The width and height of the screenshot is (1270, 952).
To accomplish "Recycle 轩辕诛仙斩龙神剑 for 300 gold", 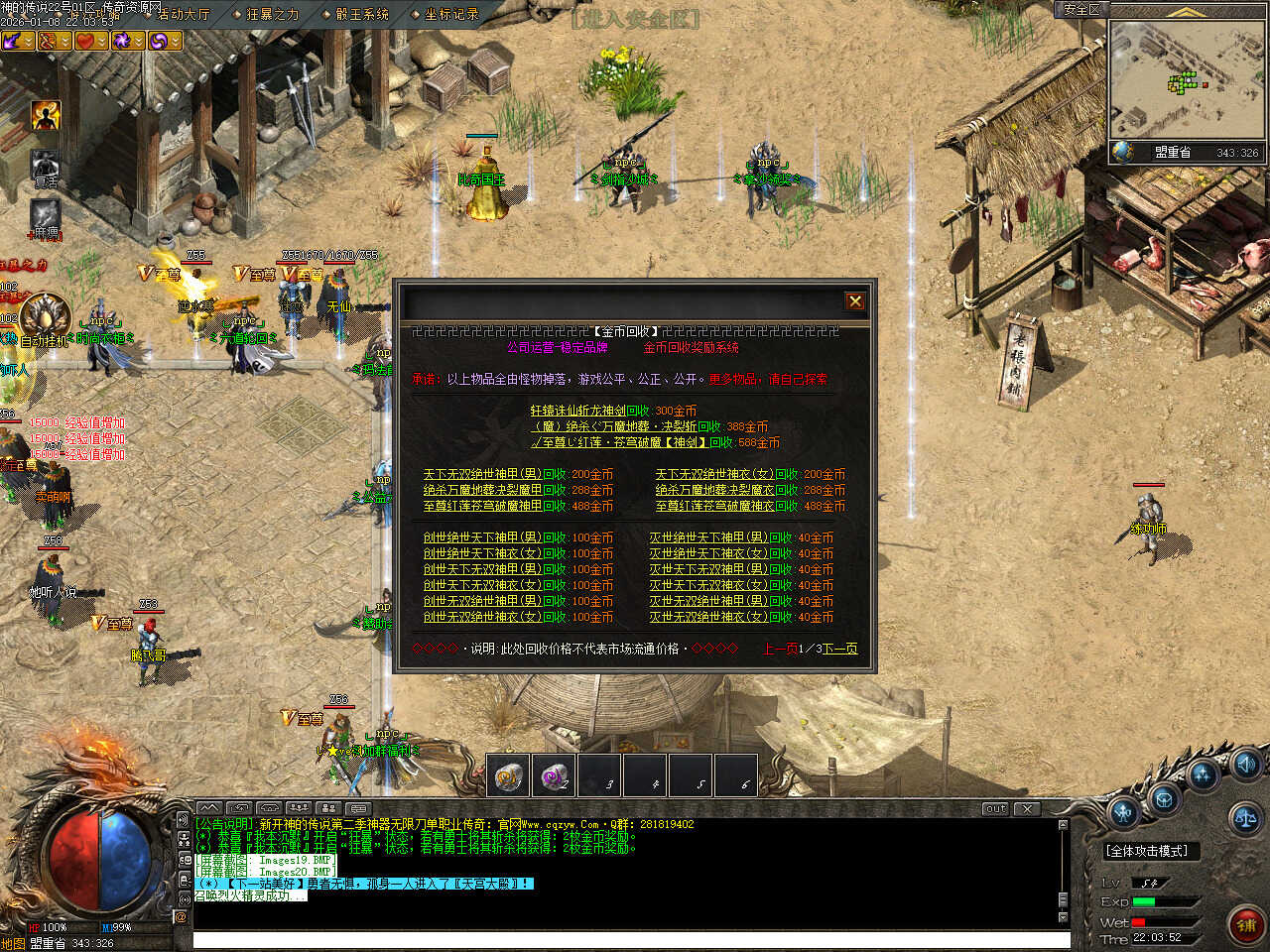I will coord(613,411).
